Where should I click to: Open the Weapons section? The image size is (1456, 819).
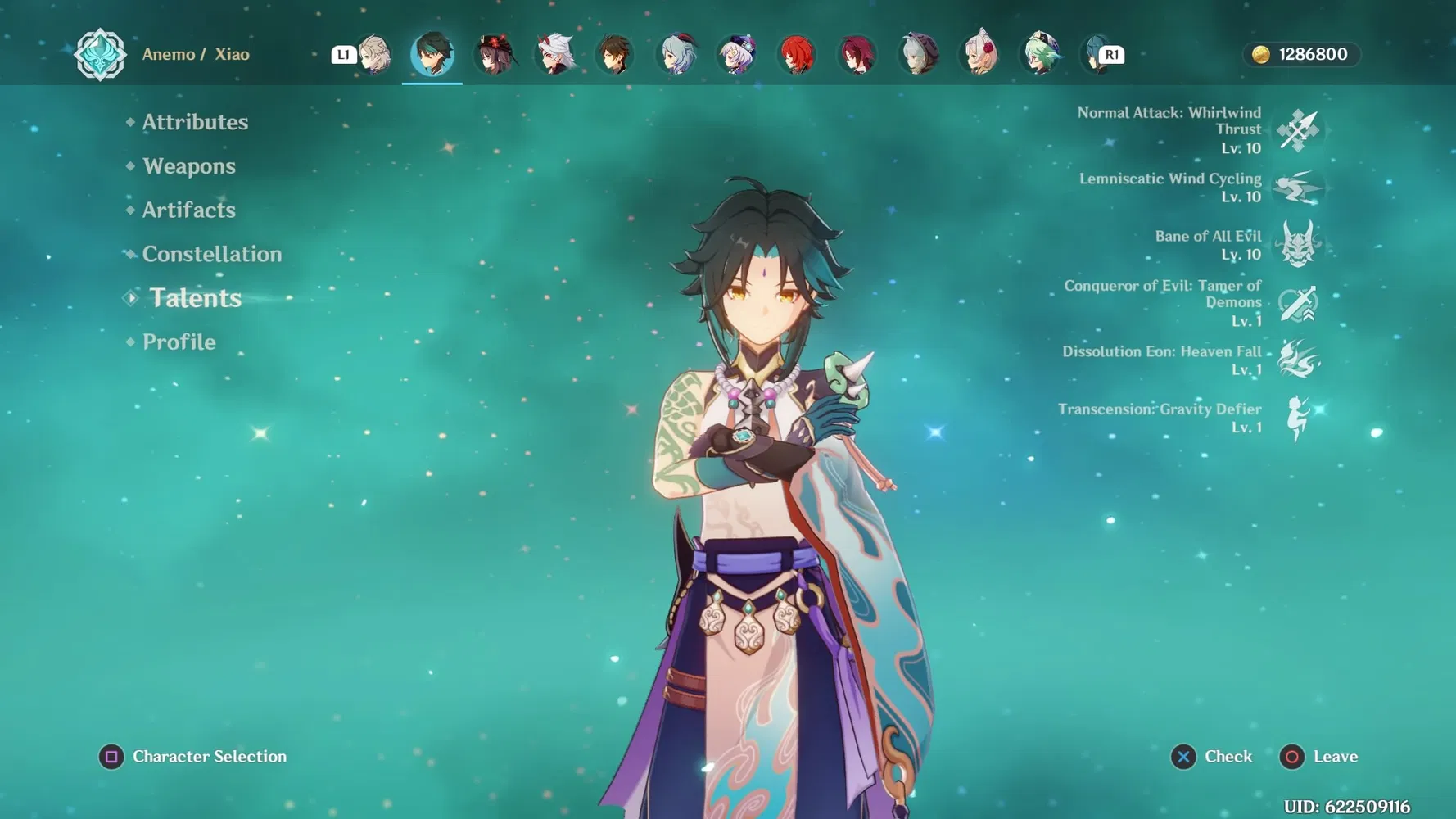pyautogui.click(x=189, y=166)
